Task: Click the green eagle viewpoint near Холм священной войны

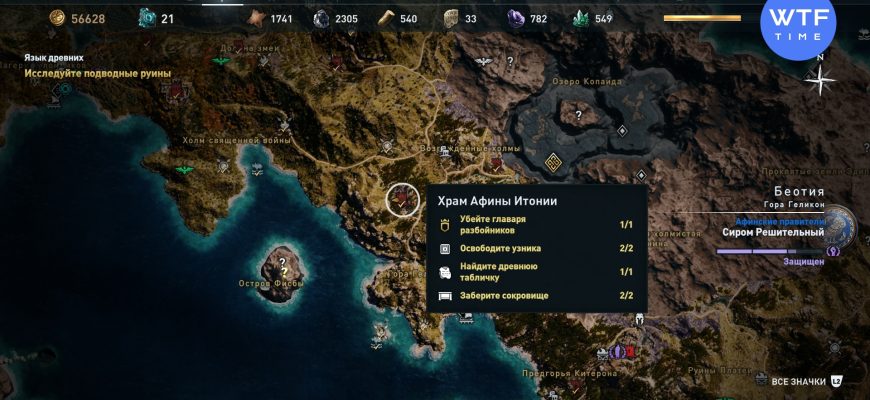Action: click(184, 170)
